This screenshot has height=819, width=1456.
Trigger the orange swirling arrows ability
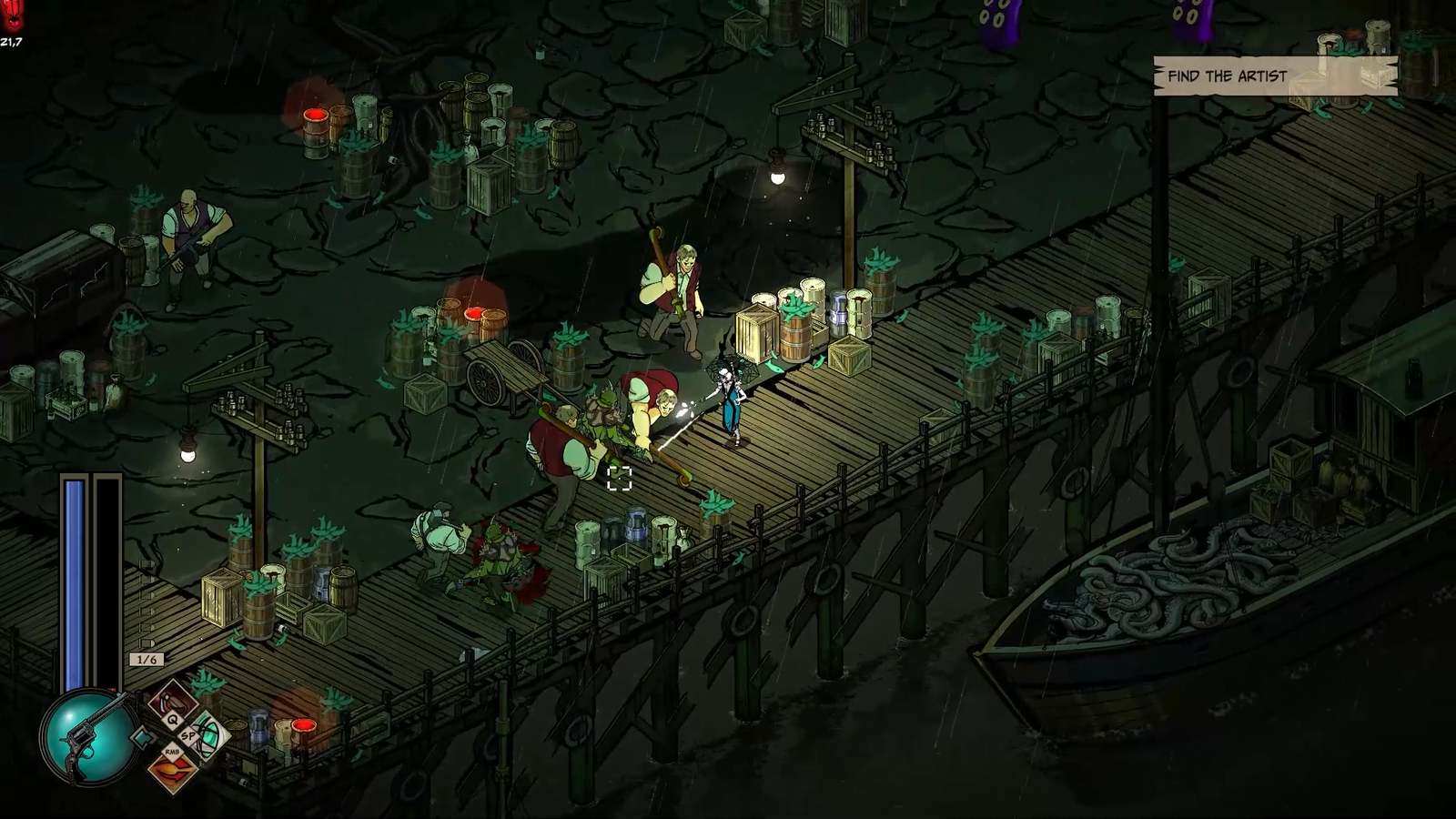click(172, 771)
